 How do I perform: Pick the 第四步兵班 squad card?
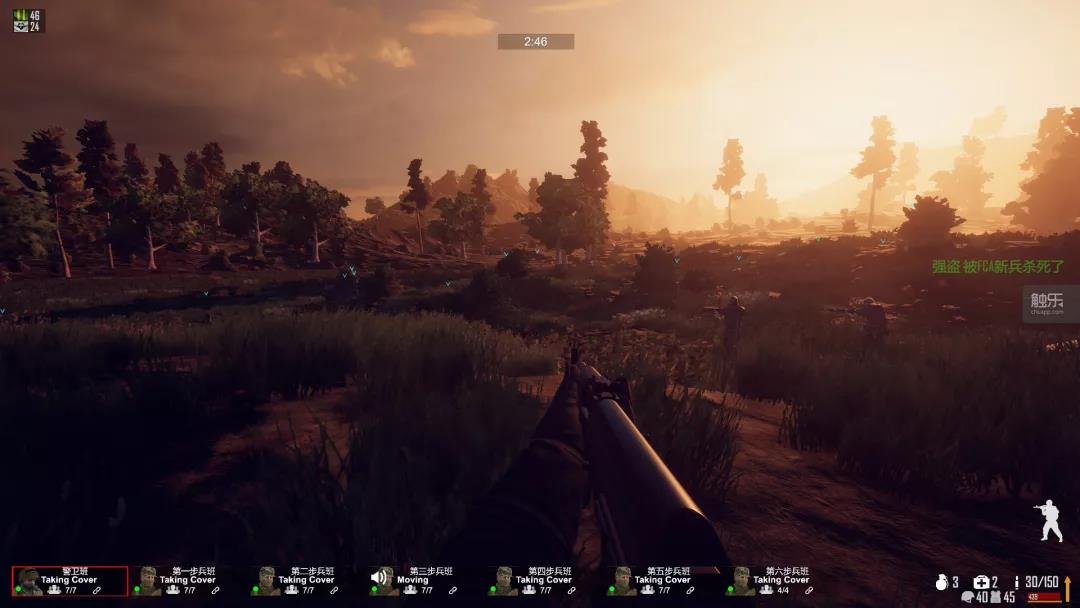click(543, 581)
